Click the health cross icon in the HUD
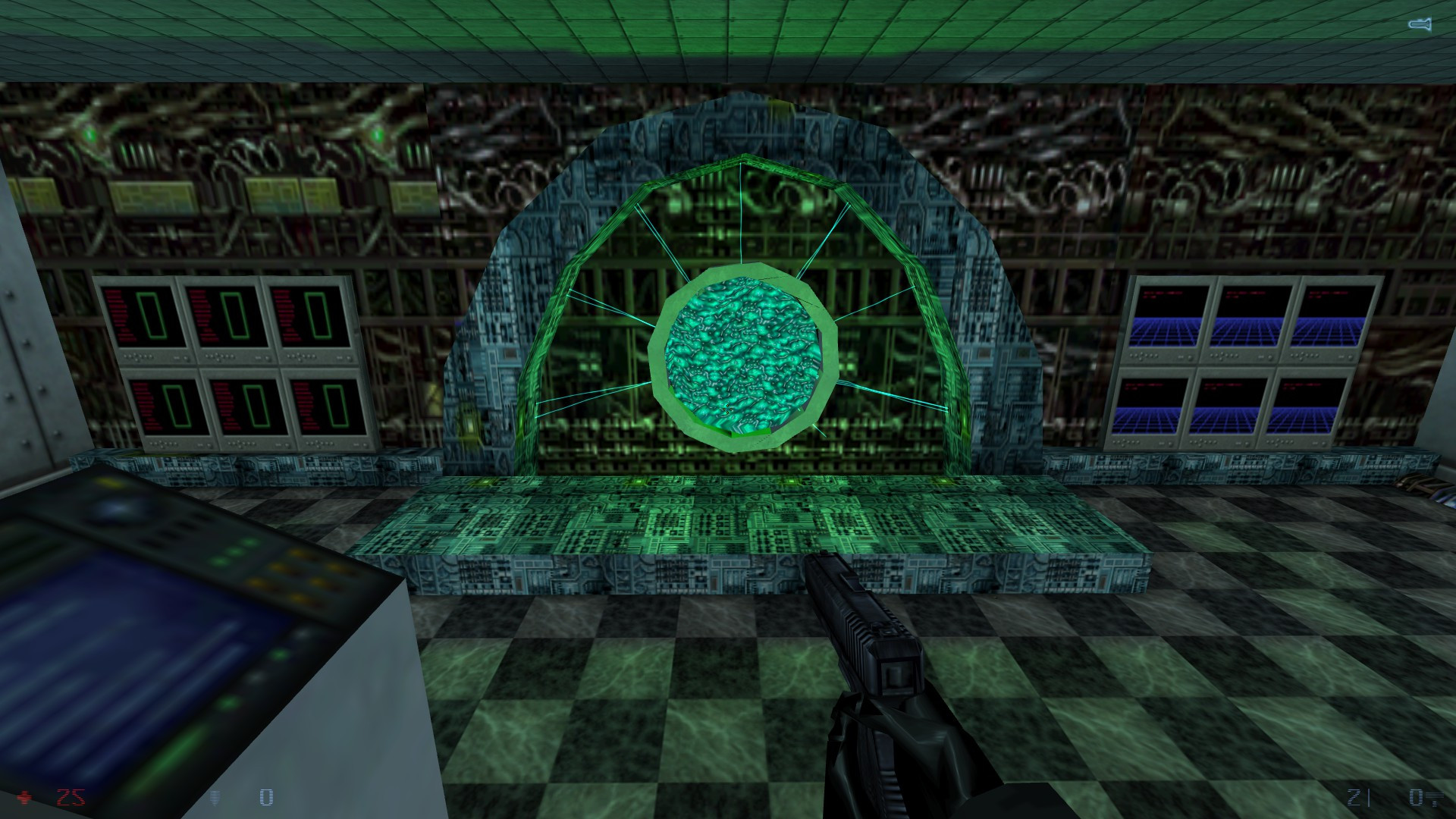The width and height of the screenshot is (1456, 819). click(x=25, y=795)
